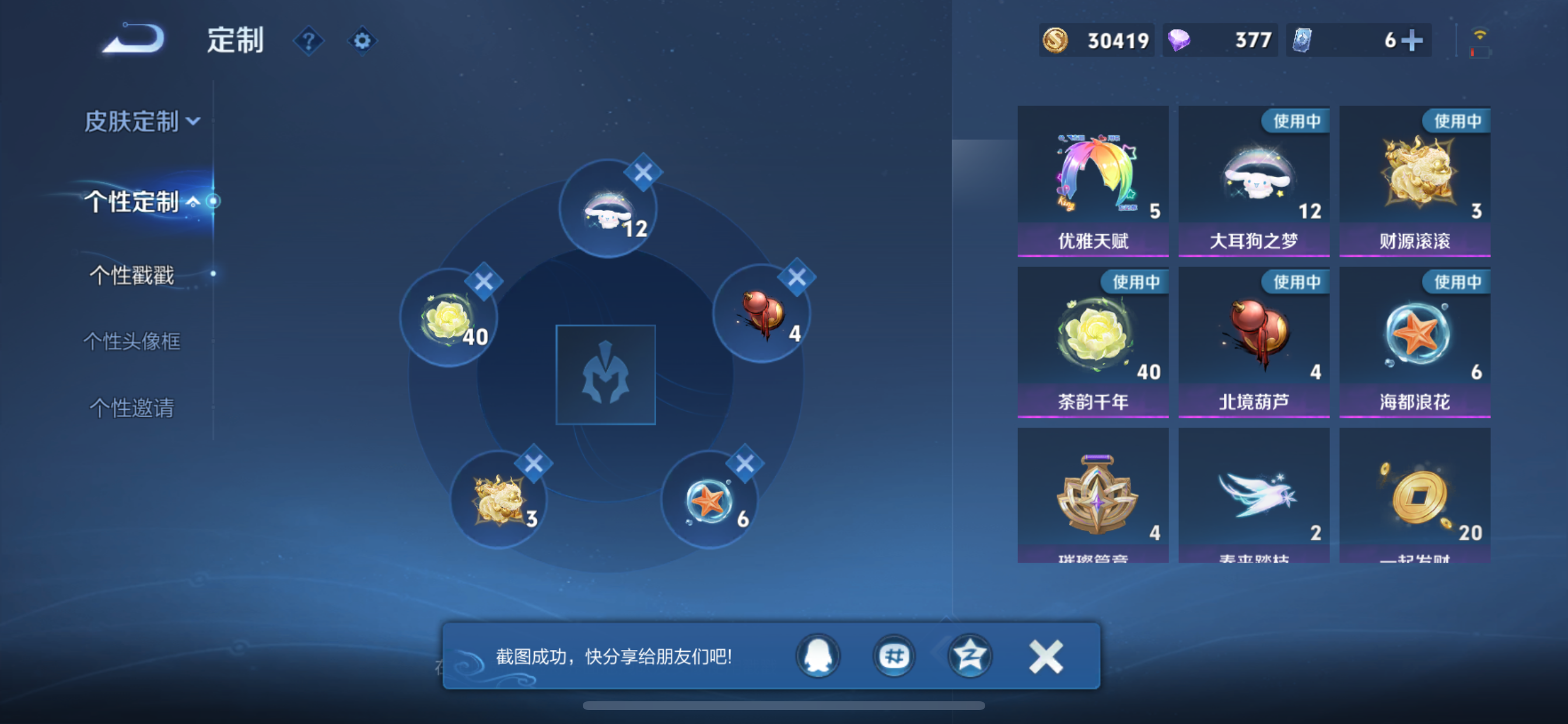Open the settings gear beside the title
1568x724 pixels.
[x=362, y=40]
